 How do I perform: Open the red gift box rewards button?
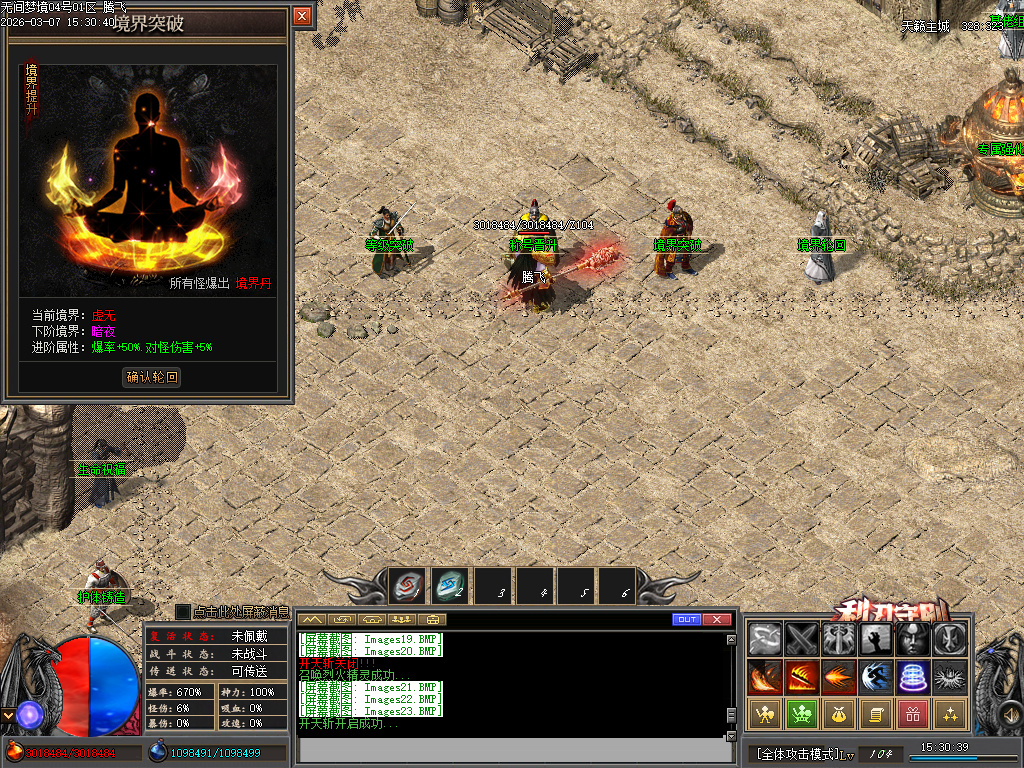coord(913,714)
